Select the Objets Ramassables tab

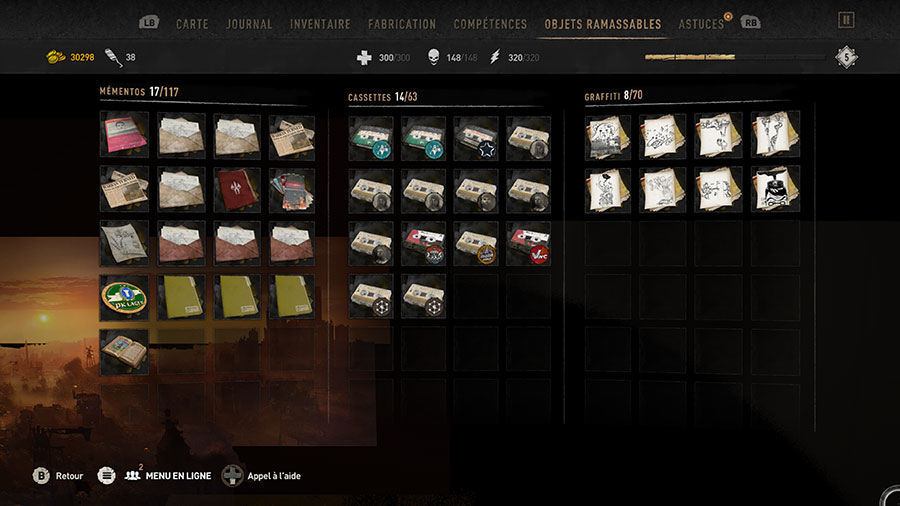[602, 23]
